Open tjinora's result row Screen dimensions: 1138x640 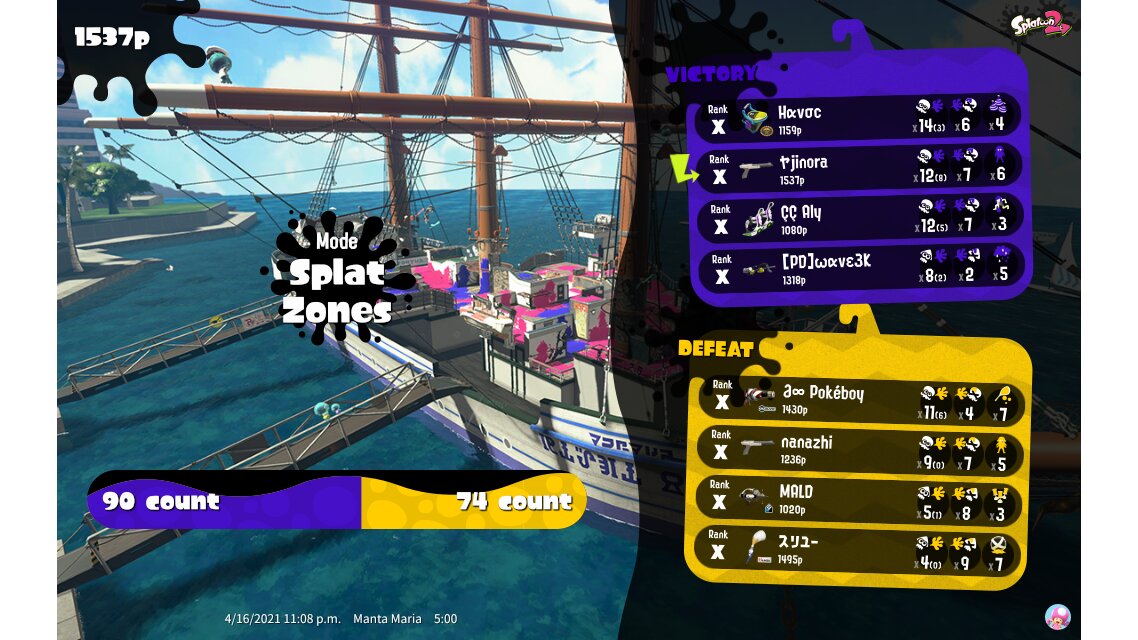pyautogui.click(x=860, y=168)
